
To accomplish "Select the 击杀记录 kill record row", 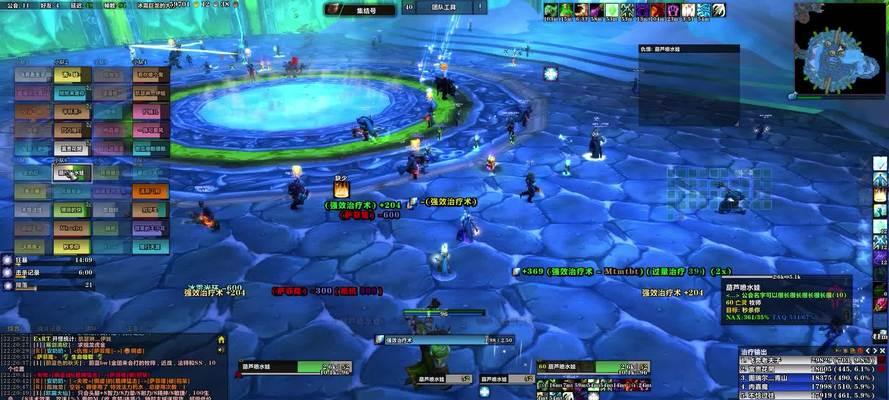I will pyautogui.click(x=48, y=272).
